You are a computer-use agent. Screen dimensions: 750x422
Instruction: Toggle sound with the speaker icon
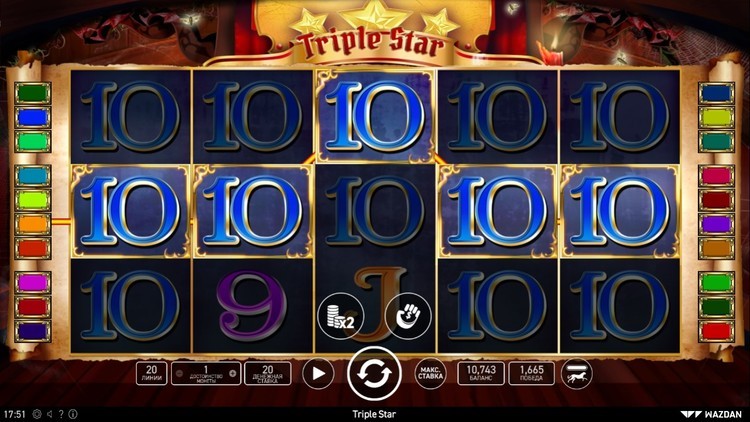pos(50,414)
